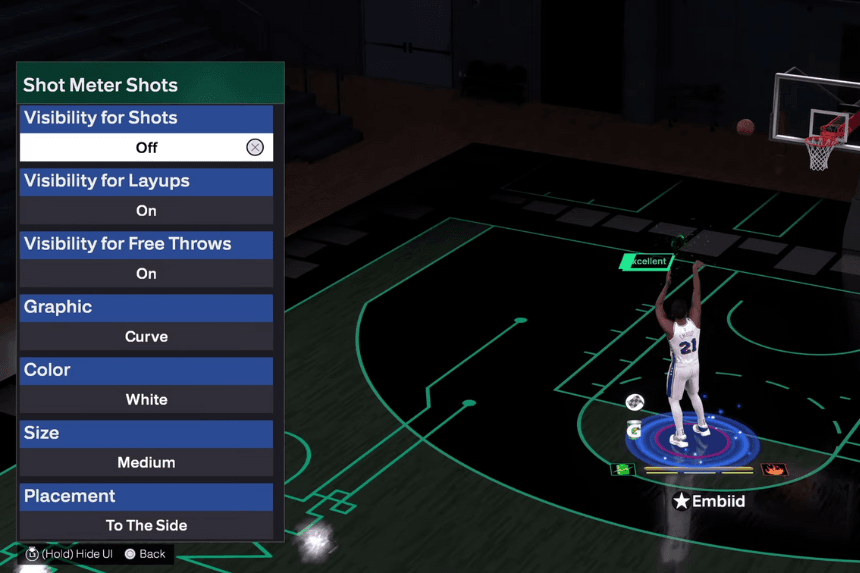Image resolution: width=860 pixels, height=573 pixels.
Task: Select the Color setting row
Action: coord(146,370)
